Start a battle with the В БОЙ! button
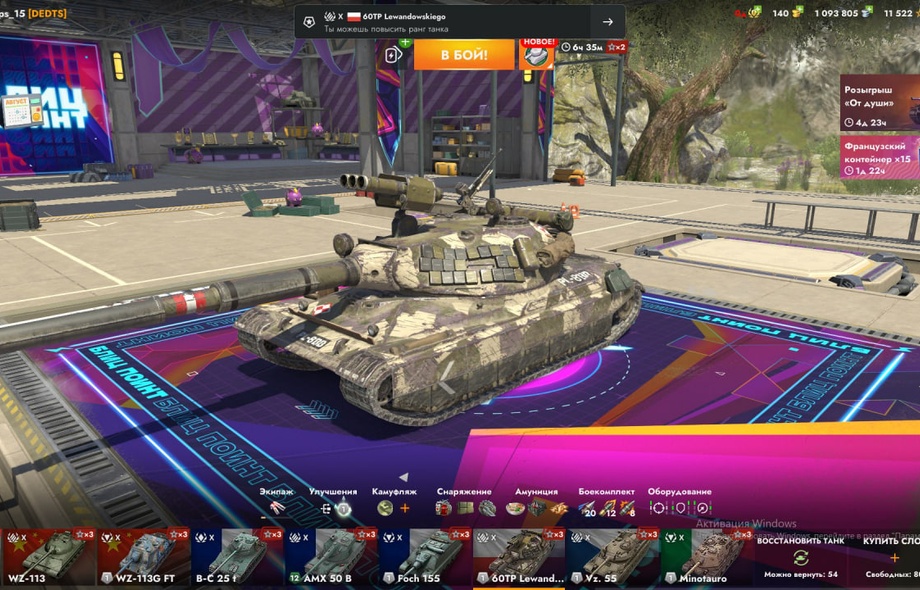The height and width of the screenshot is (590, 920). [464, 54]
